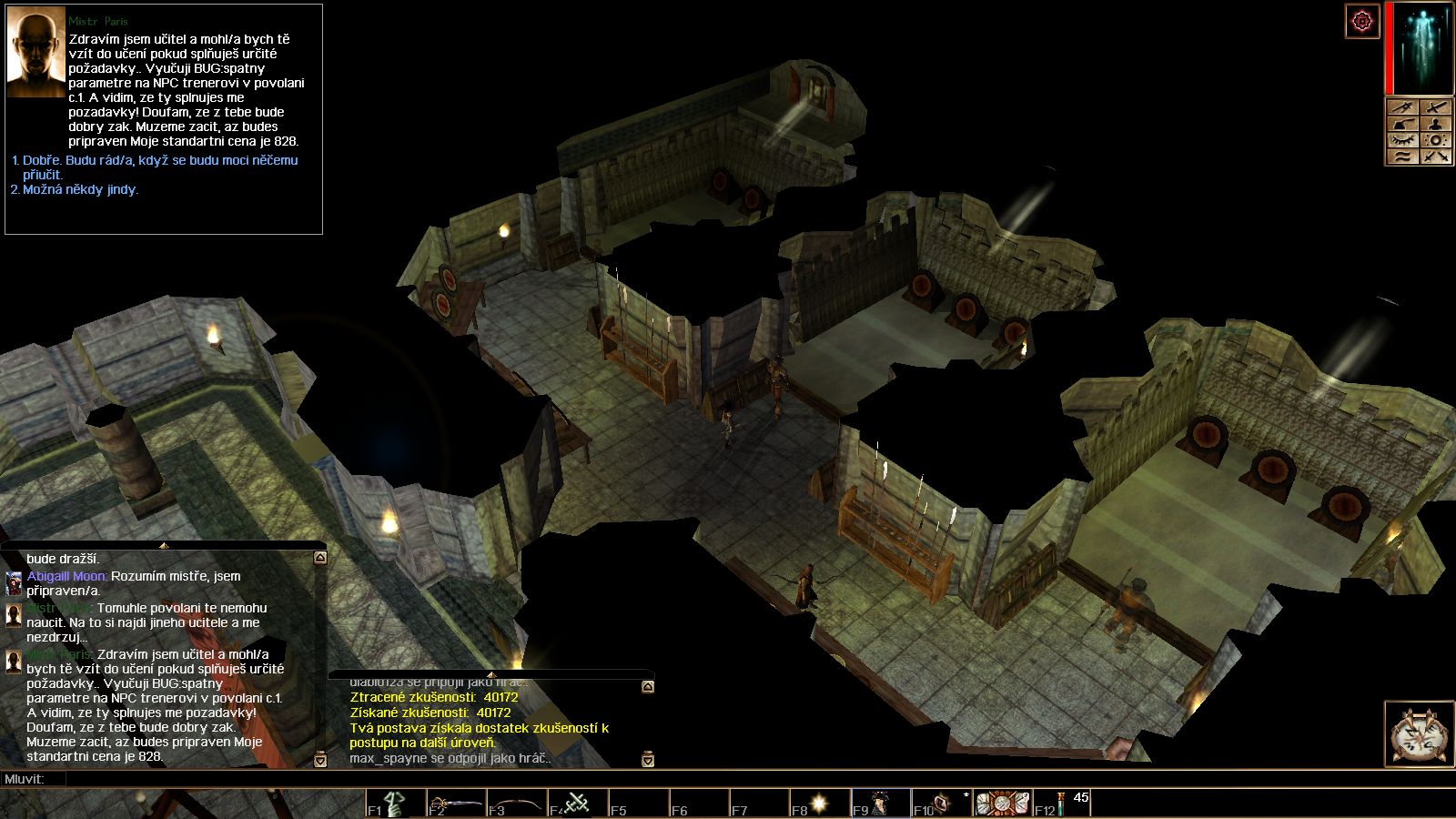This screenshot has height=819, width=1456.
Task: Use the F12 potion with count 45
Action: tap(1061, 804)
